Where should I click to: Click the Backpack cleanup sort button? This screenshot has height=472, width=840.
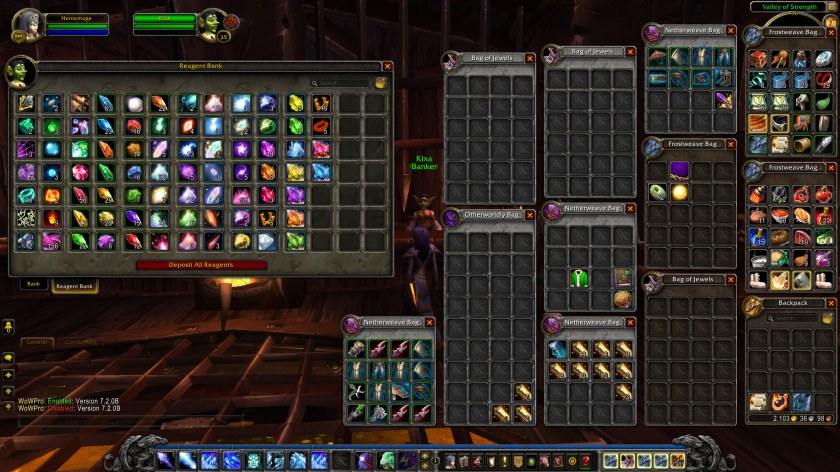pyautogui.click(x=827, y=317)
